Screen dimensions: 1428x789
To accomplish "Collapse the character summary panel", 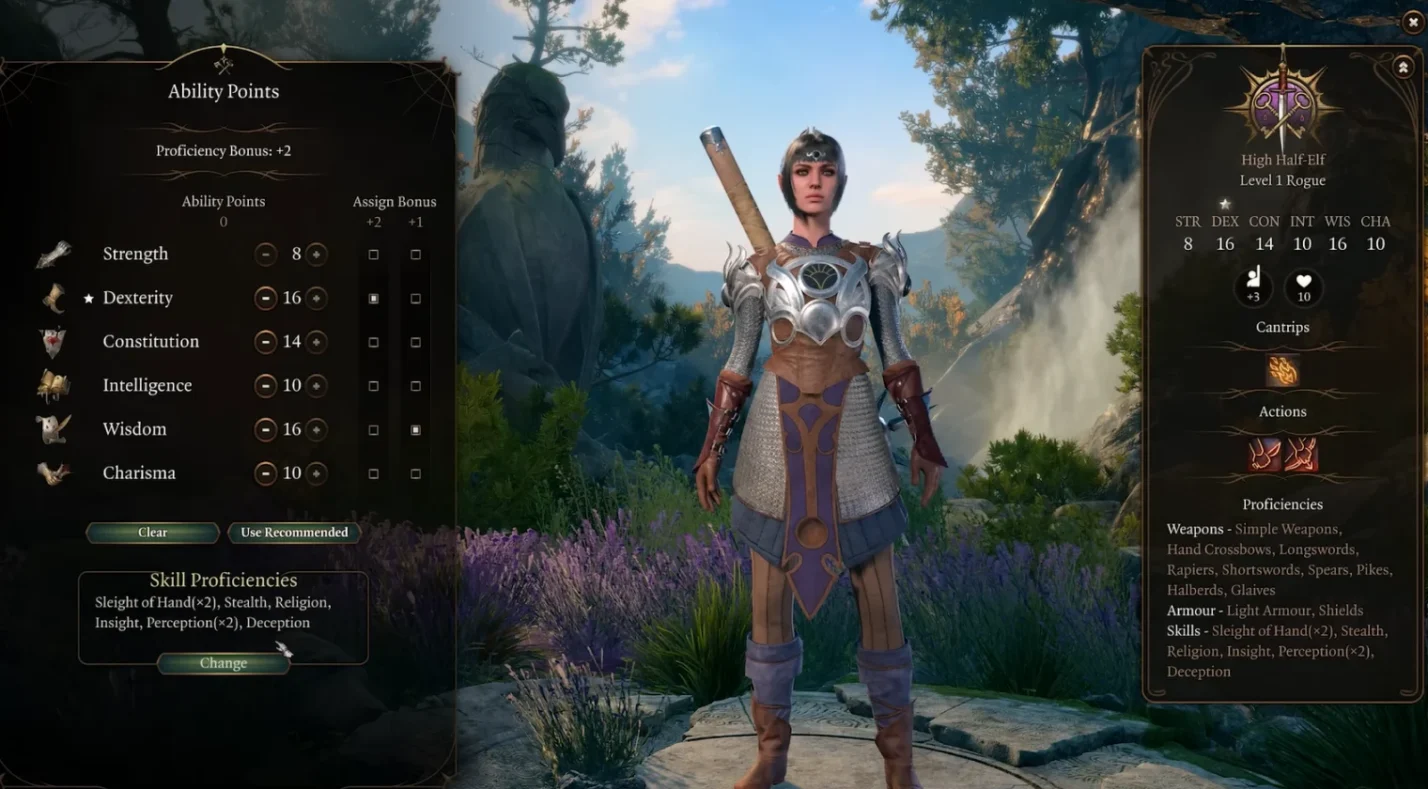I will click(1402, 67).
